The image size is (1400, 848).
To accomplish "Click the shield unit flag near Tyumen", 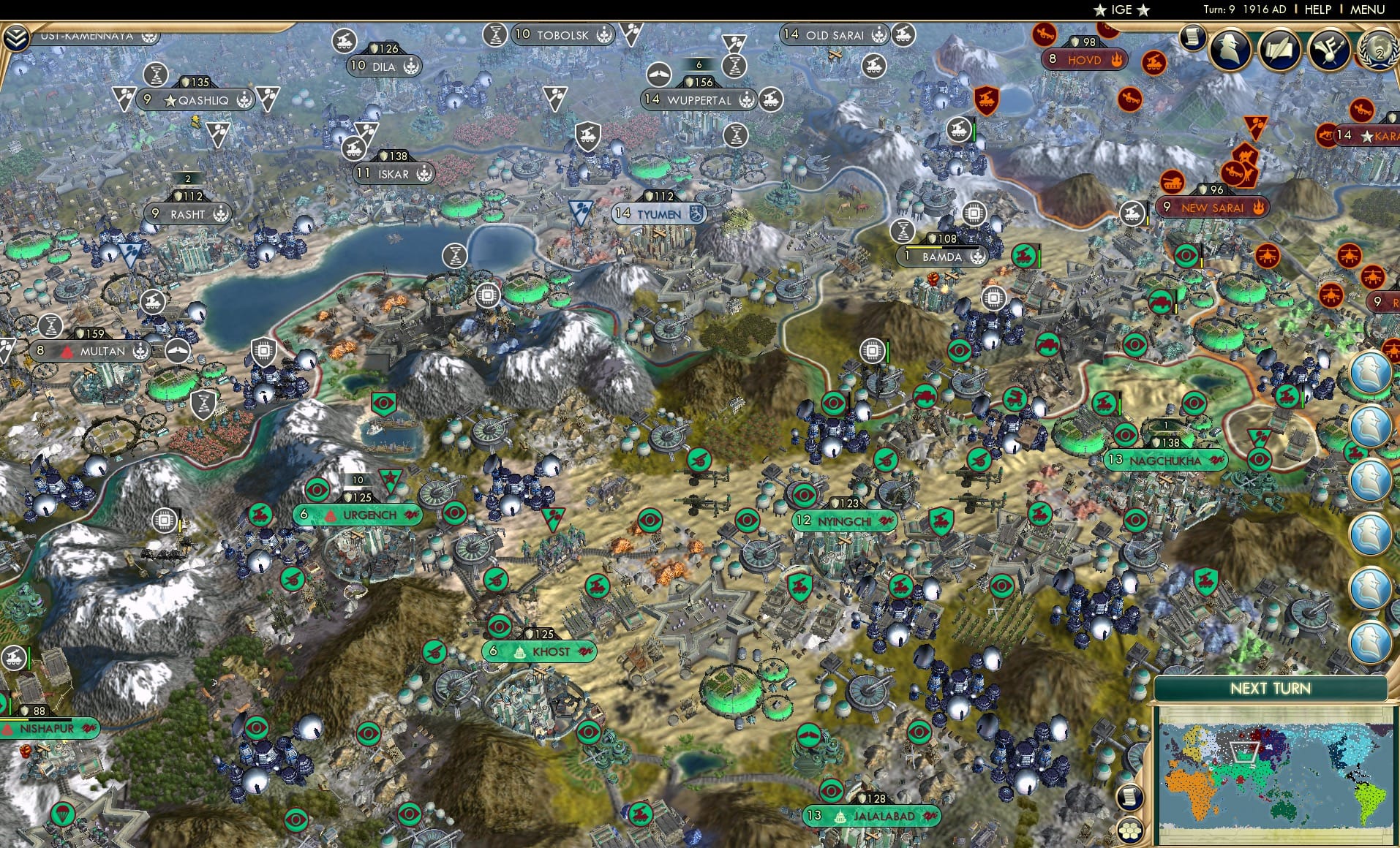I will click(x=587, y=136).
